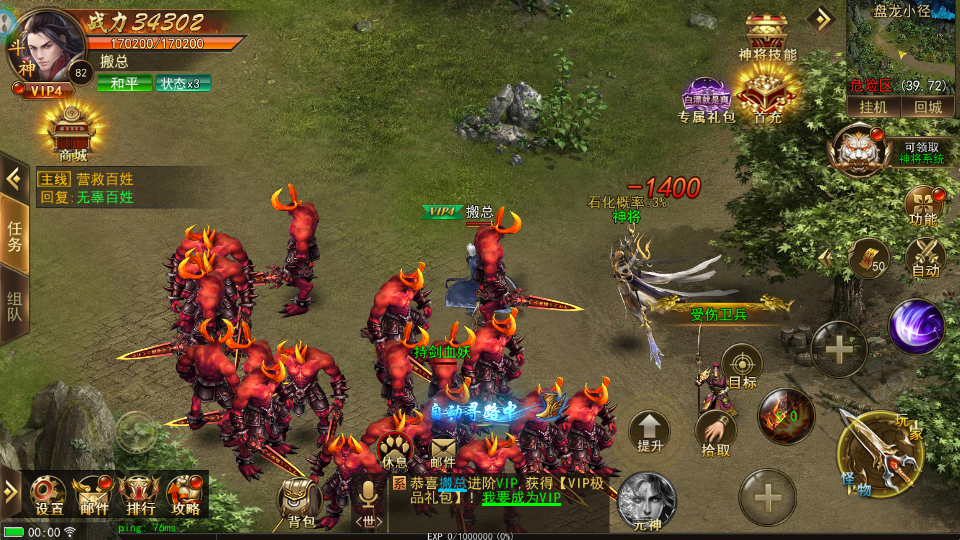Click the 回城 return-to-town button

pos(927,106)
